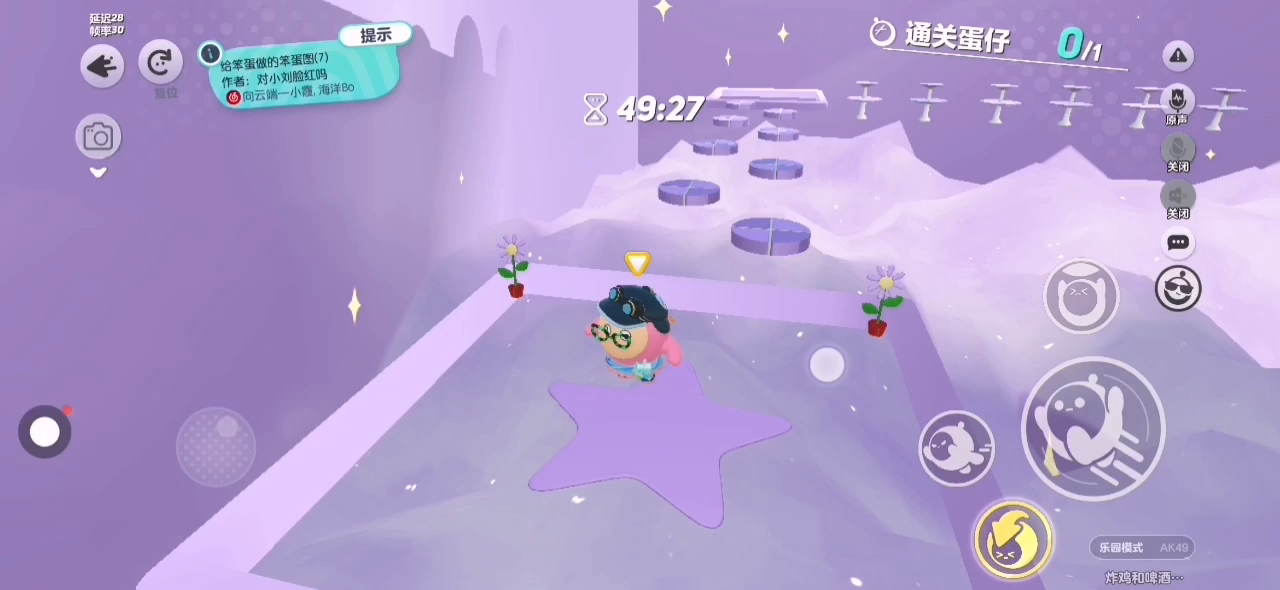Tap the white screen-record button

tap(45, 431)
